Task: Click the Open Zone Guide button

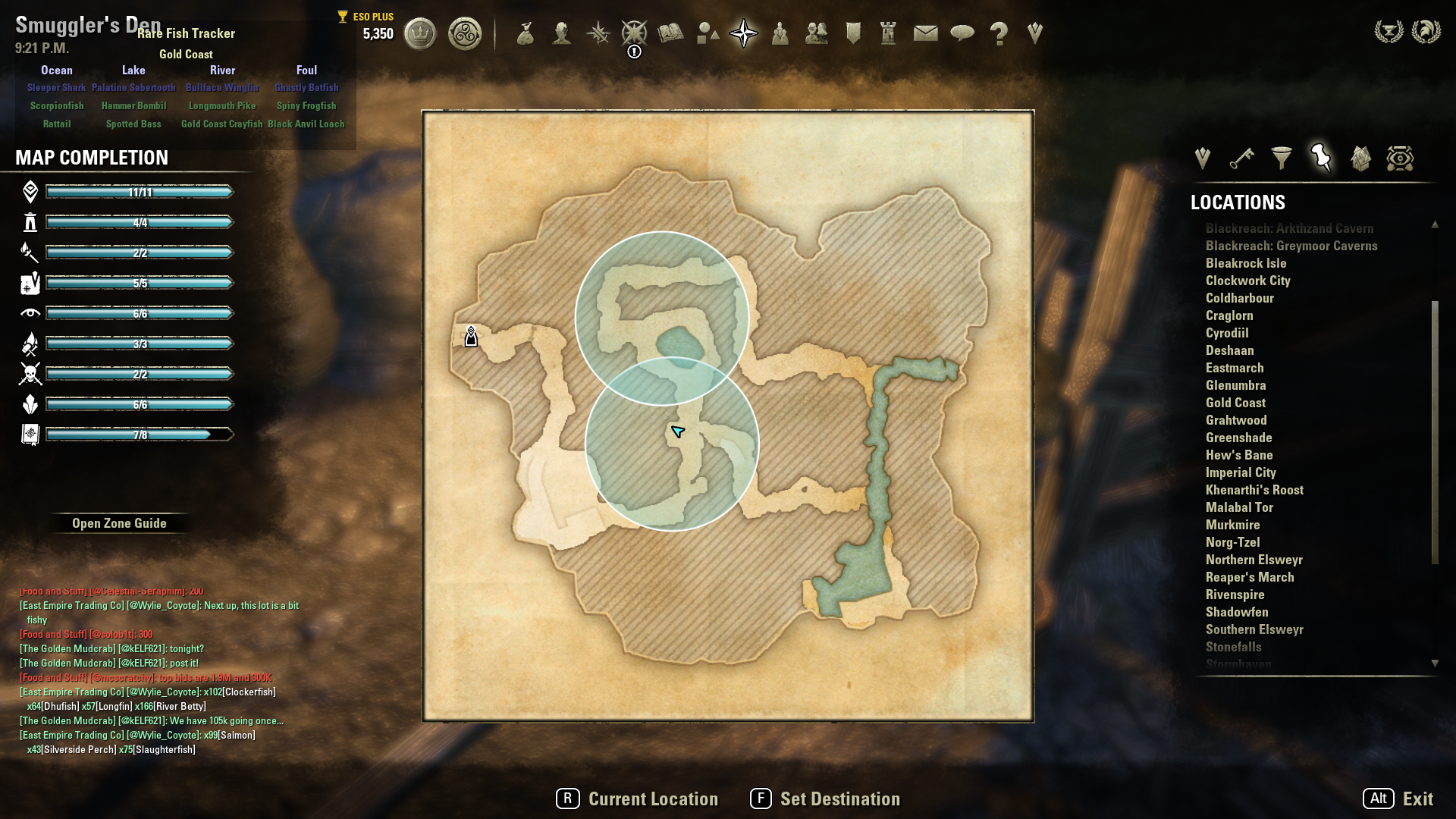Action: 119,523
